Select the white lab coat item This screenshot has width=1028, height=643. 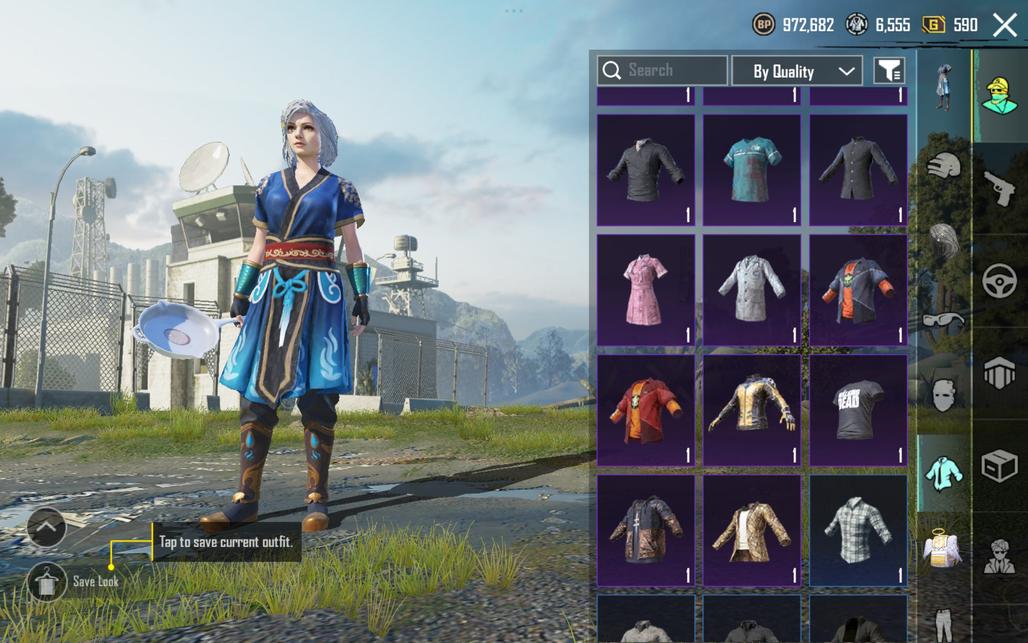[x=751, y=289]
